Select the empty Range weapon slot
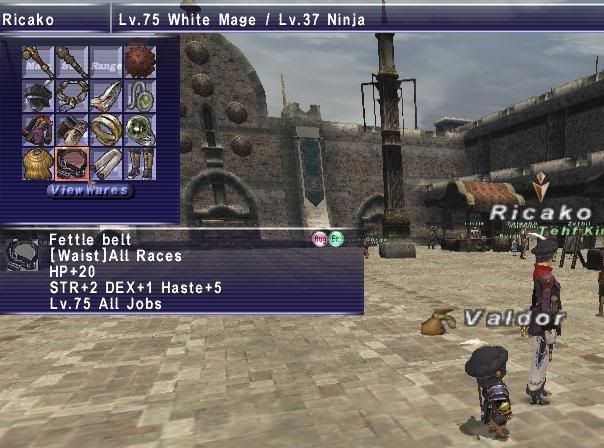 click(106, 62)
